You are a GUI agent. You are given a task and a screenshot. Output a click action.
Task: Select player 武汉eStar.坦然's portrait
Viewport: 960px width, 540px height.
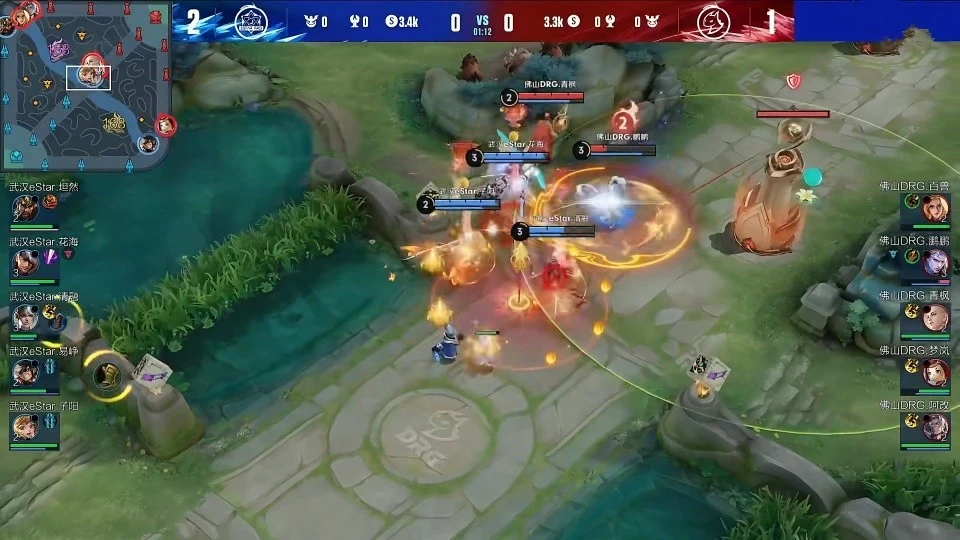click(25, 210)
